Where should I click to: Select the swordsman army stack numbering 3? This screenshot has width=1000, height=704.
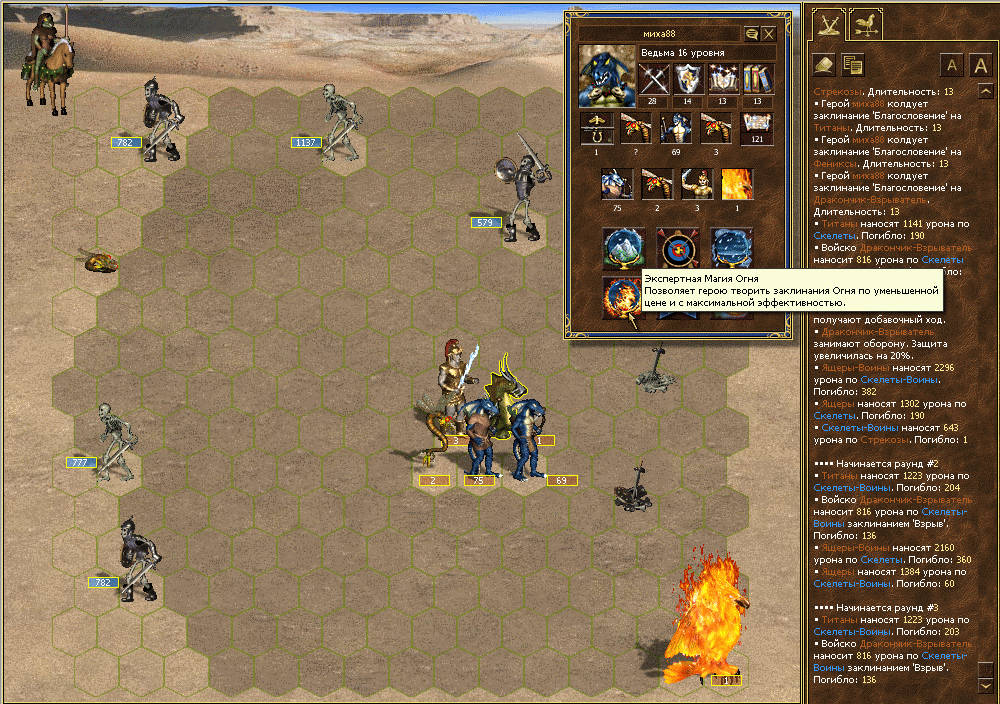(x=697, y=184)
